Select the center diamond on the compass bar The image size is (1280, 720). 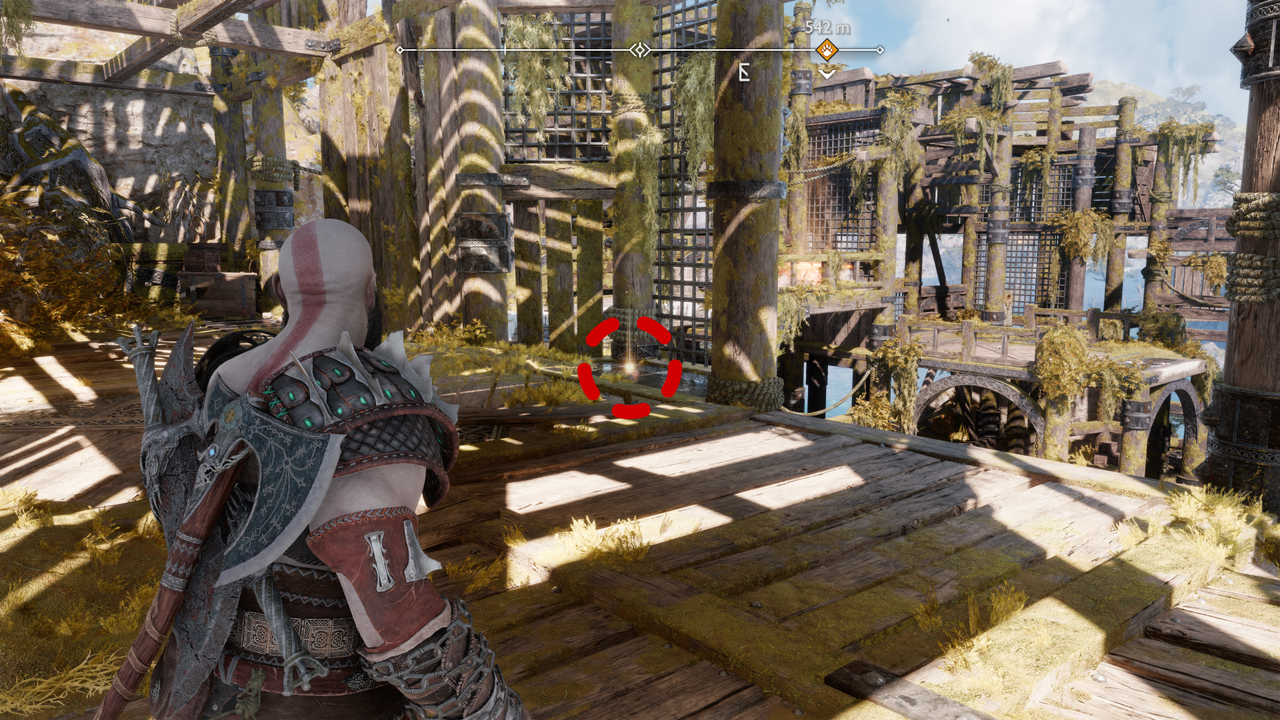point(640,49)
